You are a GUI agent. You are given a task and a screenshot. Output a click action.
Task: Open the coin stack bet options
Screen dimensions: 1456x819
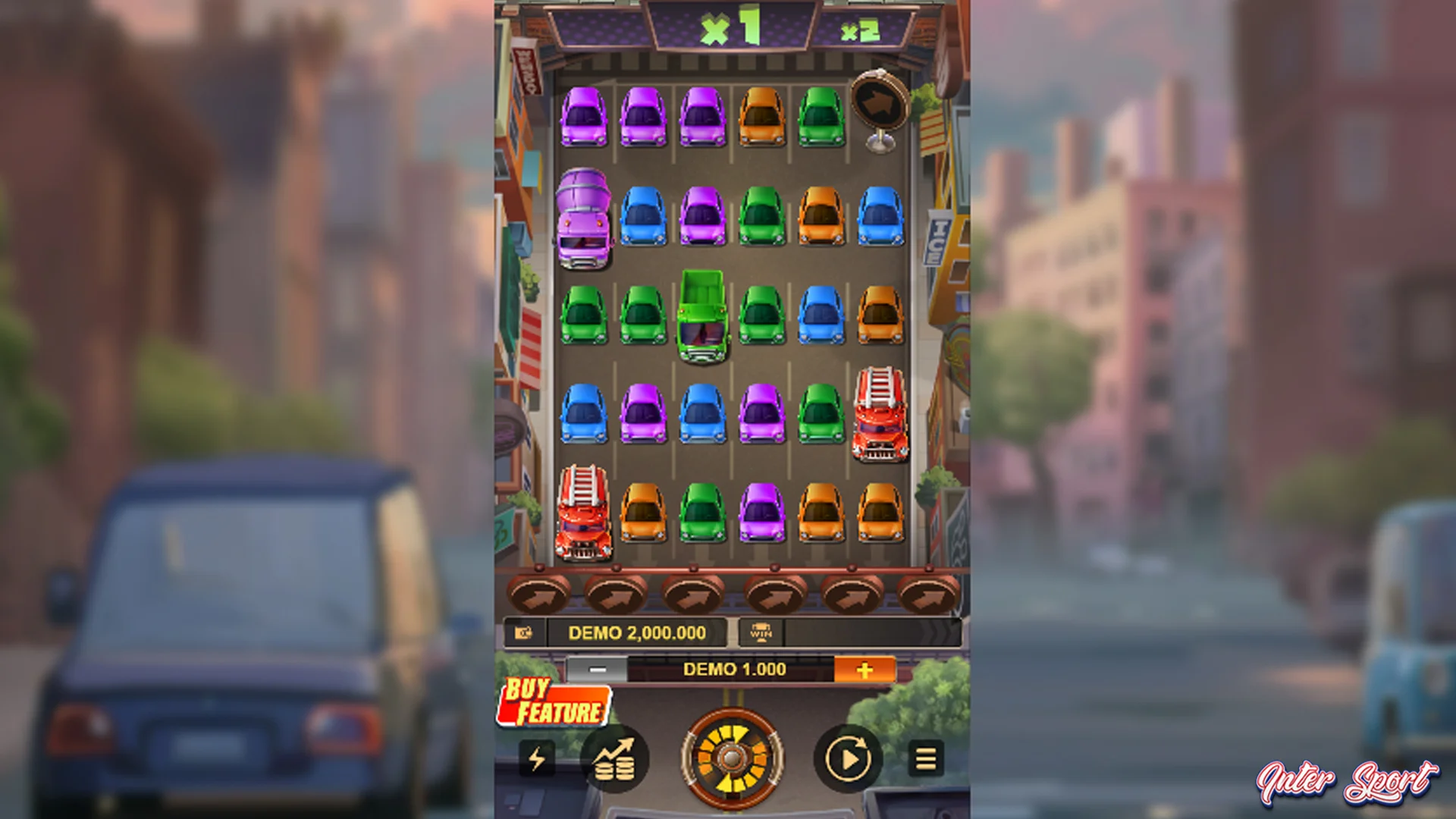click(614, 758)
